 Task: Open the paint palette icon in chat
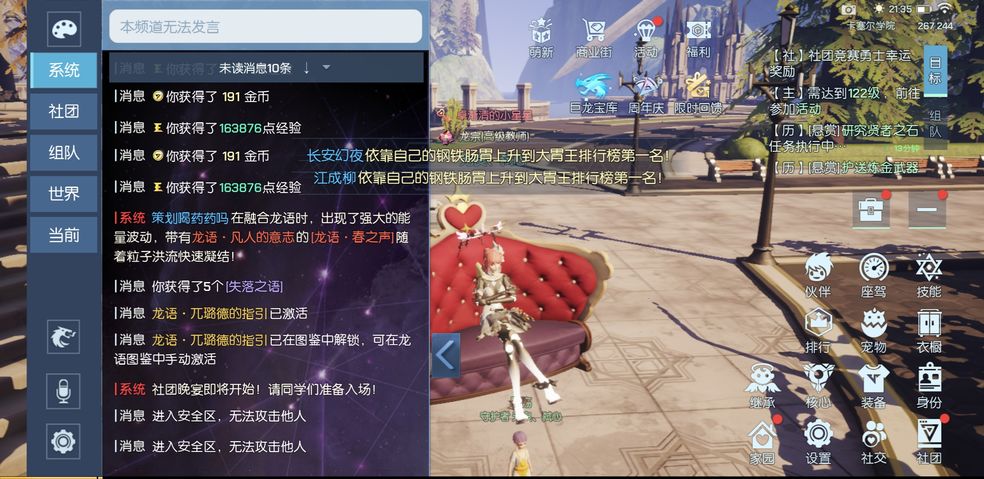pos(64,29)
